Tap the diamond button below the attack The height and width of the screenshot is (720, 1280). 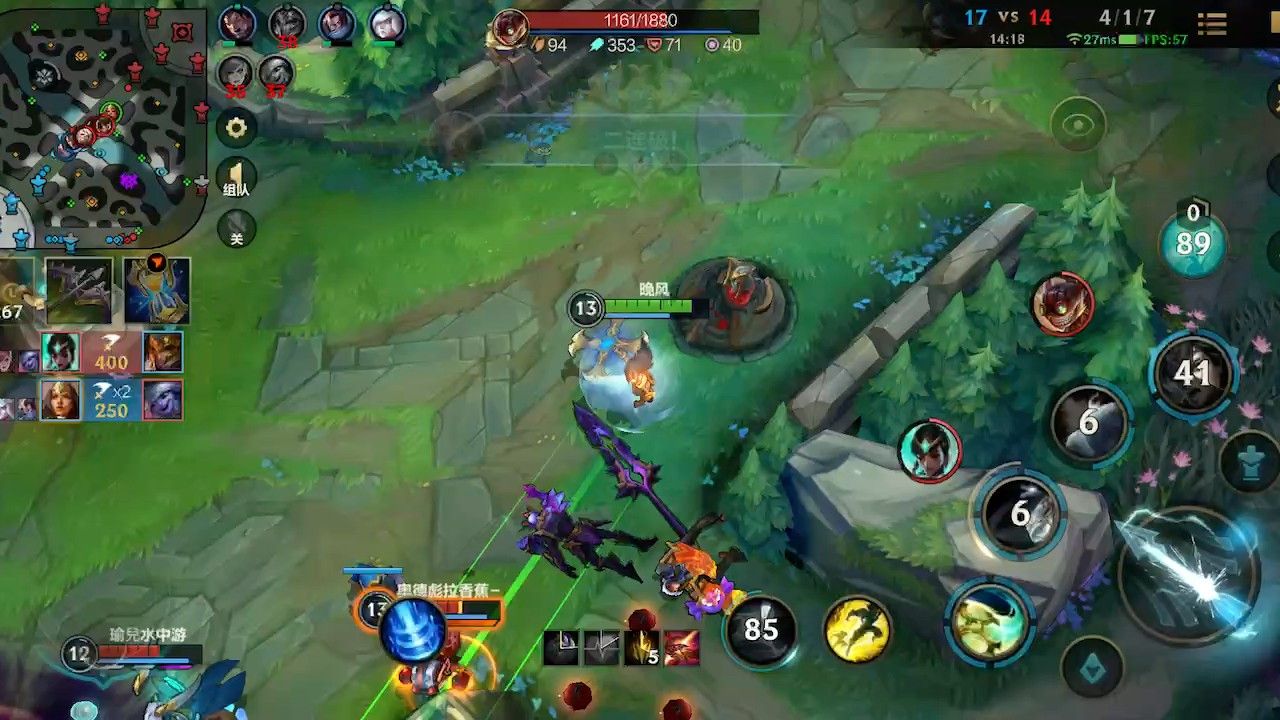[x=1092, y=667]
